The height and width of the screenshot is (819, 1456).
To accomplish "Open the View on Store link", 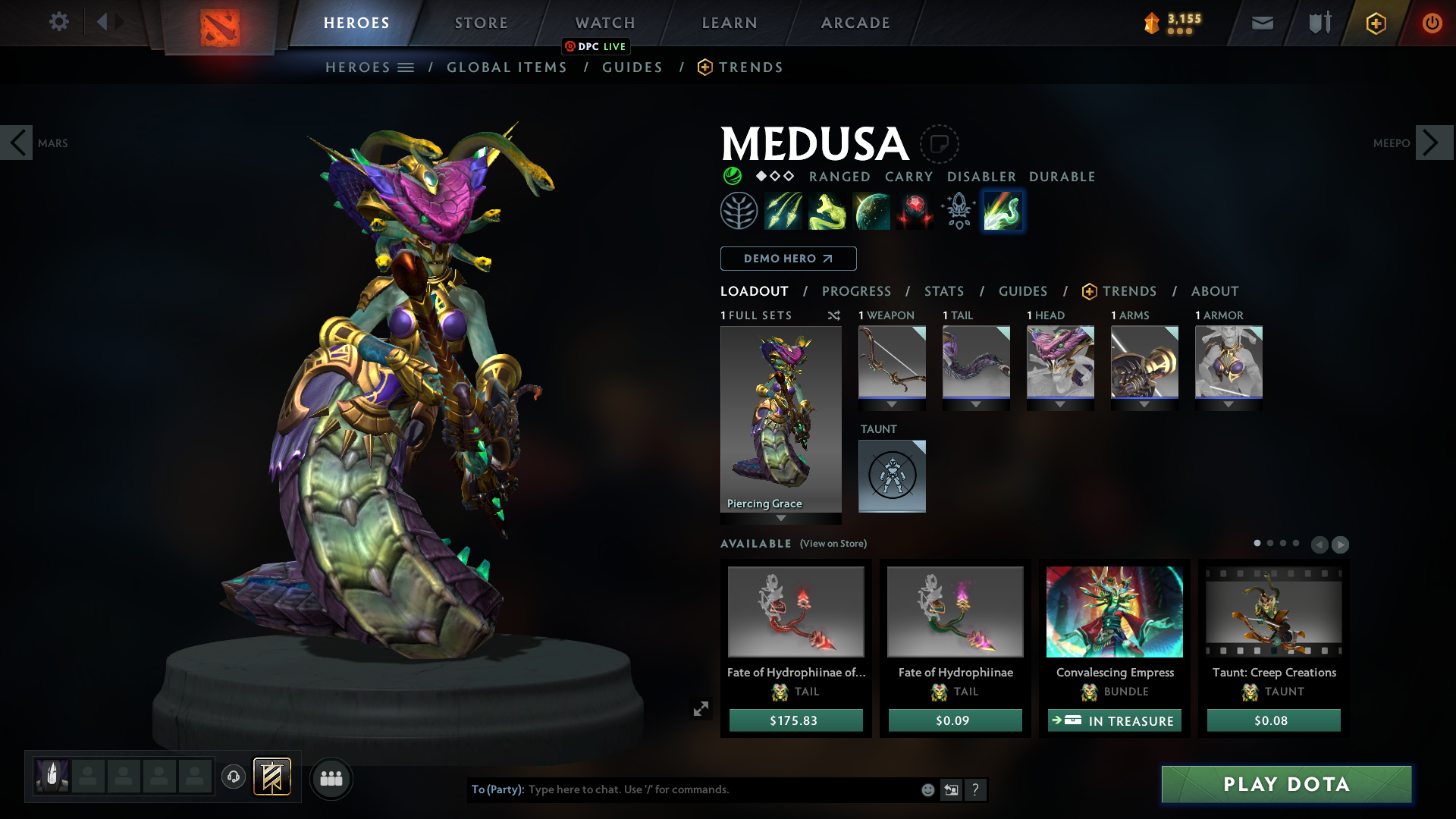I will coord(833,544).
